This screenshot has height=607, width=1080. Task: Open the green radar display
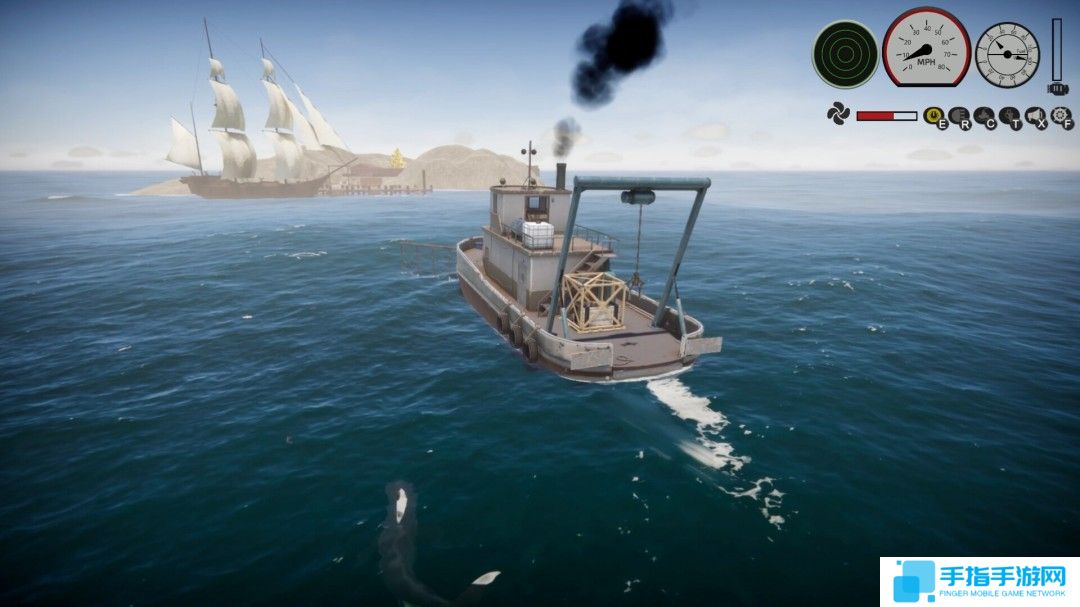(x=845, y=54)
